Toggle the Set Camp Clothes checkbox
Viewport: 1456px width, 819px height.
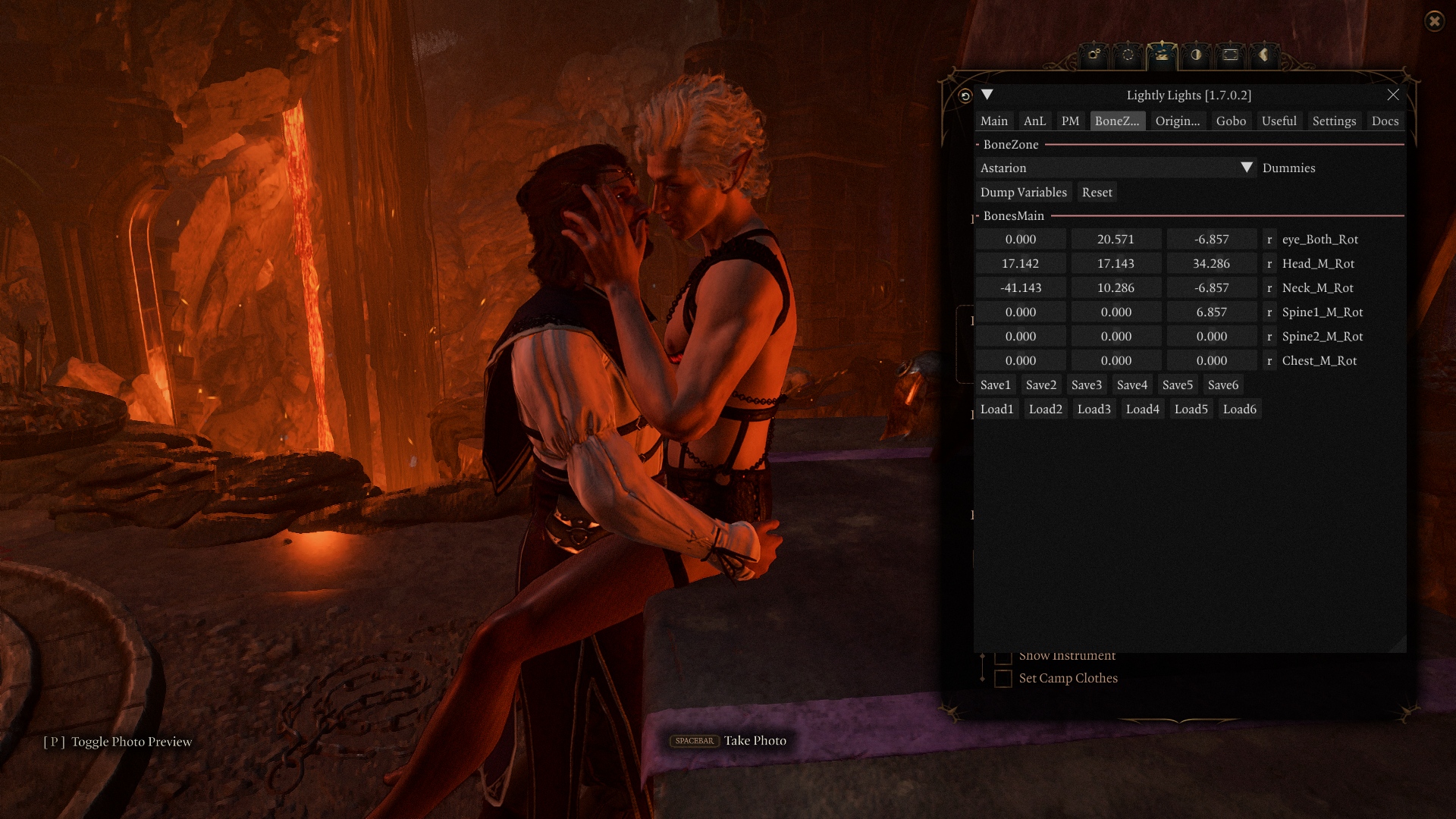(1003, 679)
